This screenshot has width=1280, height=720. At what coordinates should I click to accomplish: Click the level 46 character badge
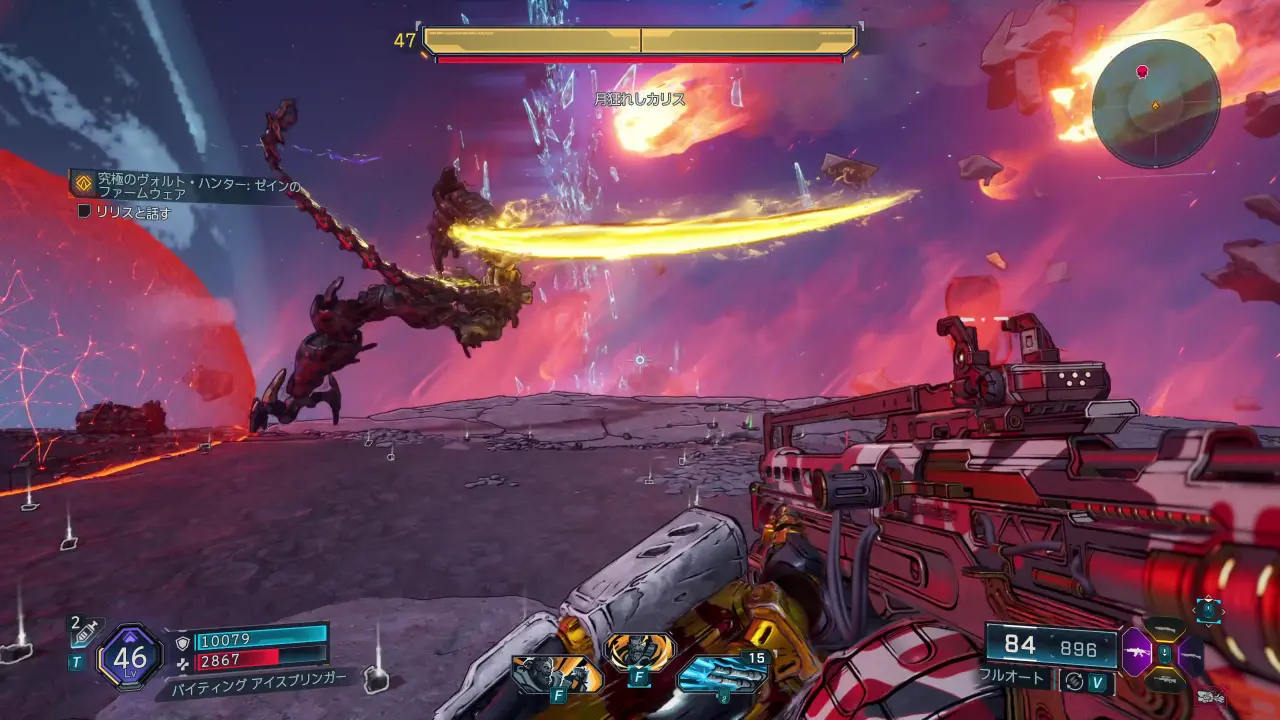pyautogui.click(x=130, y=657)
